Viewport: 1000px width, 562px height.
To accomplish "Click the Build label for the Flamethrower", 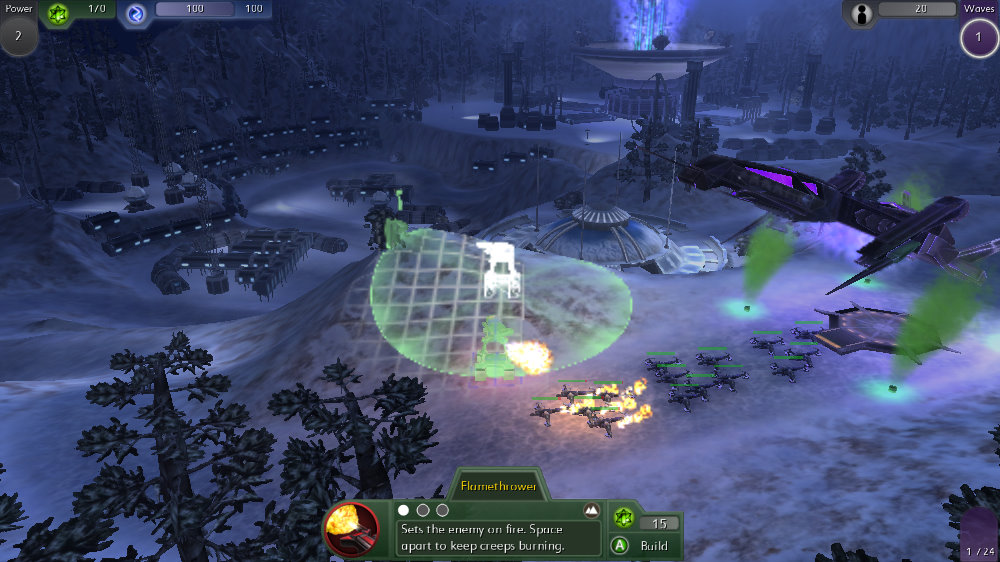I will 654,546.
